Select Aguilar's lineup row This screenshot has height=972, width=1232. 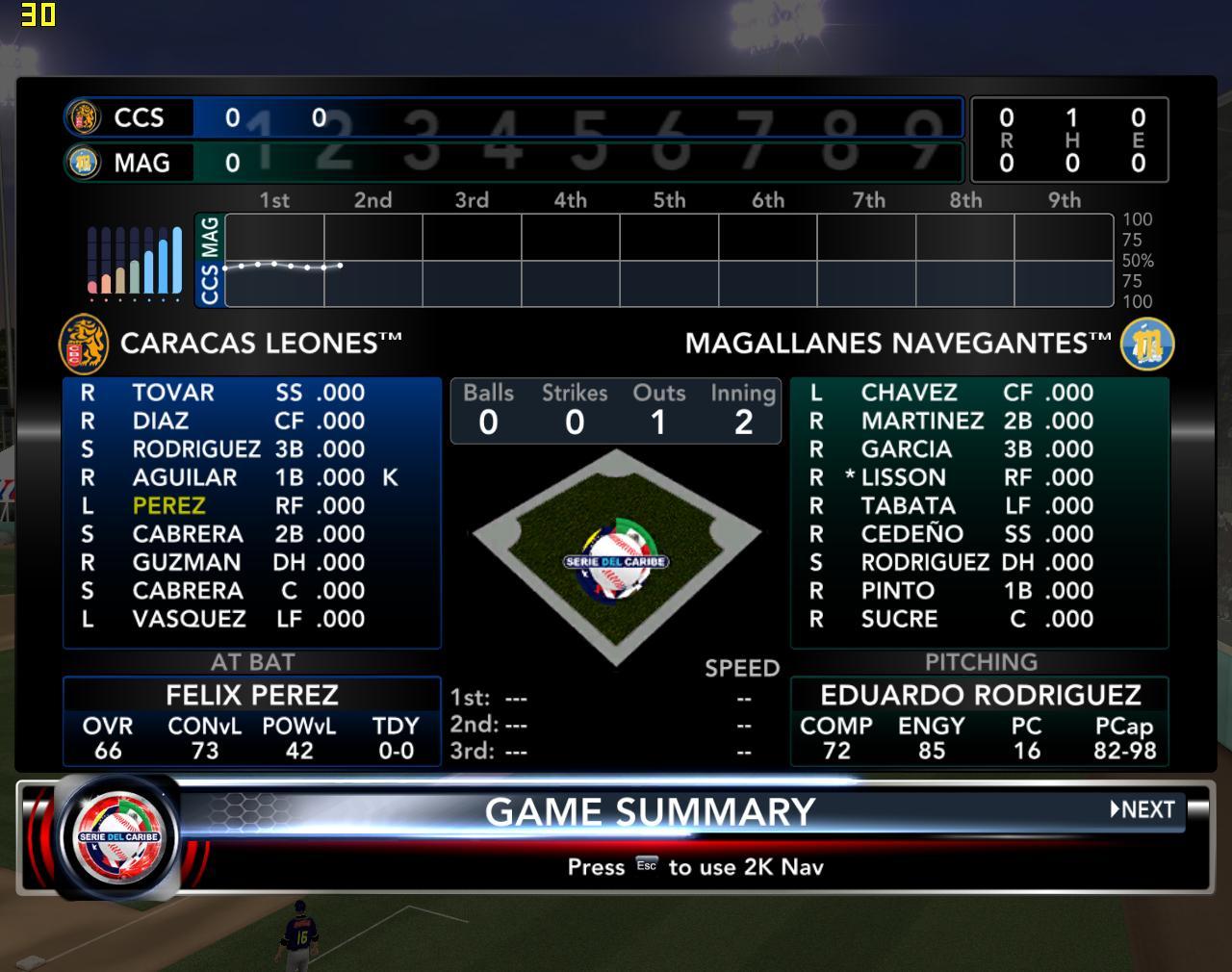point(185,477)
